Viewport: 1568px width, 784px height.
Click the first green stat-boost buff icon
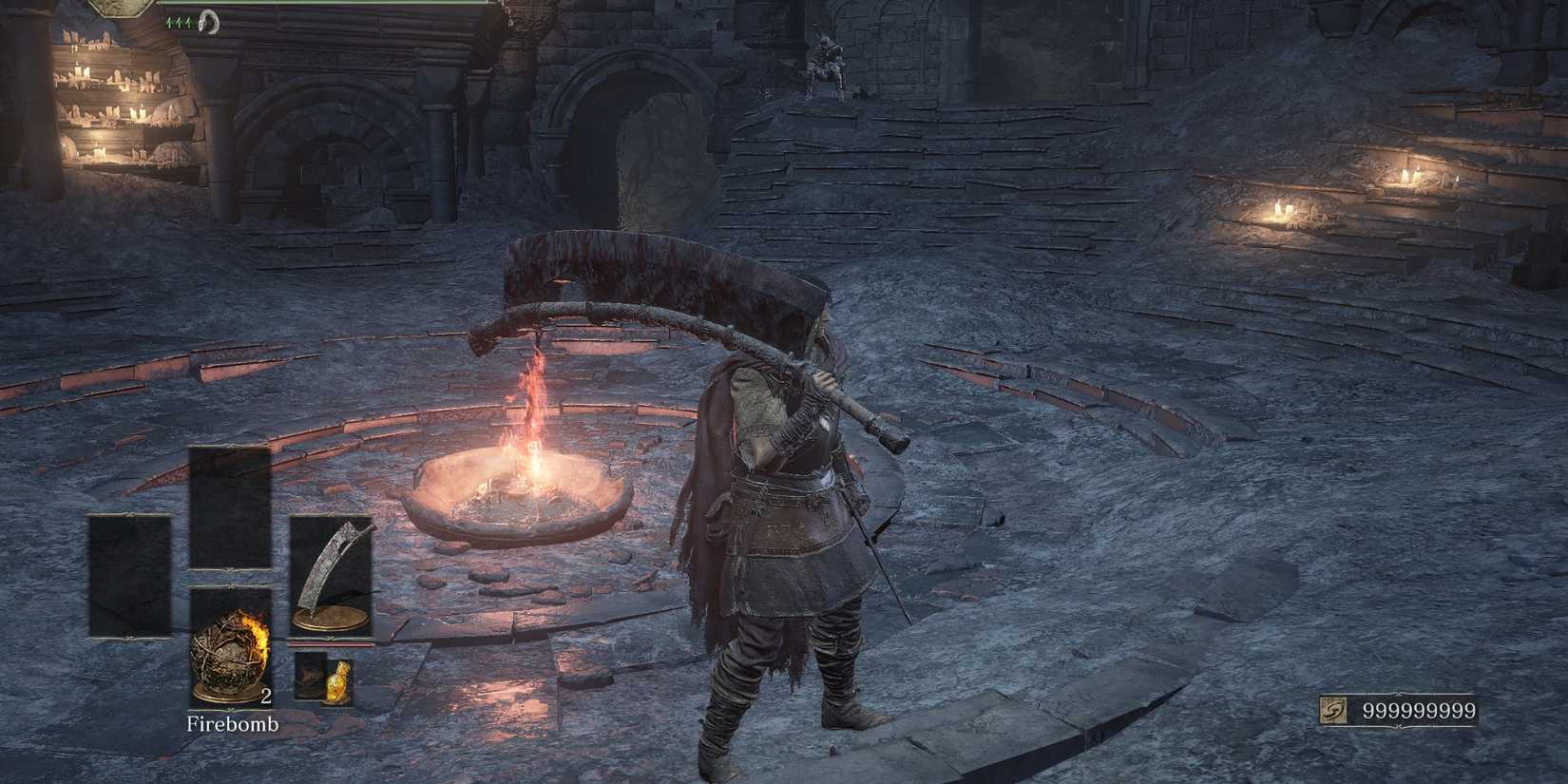click(x=168, y=21)
